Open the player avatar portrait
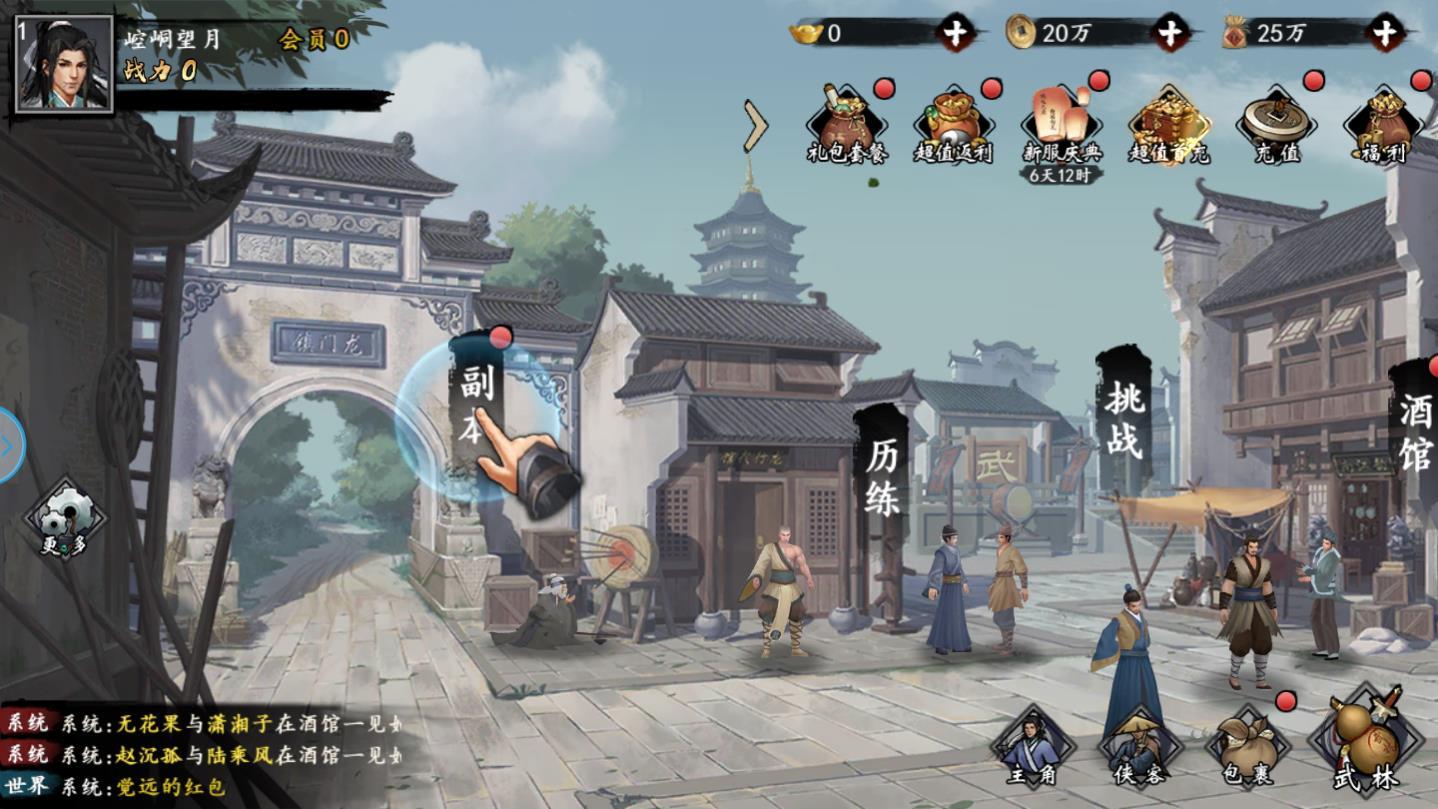The image size is (1438, 809). click(x=63, y=63)
